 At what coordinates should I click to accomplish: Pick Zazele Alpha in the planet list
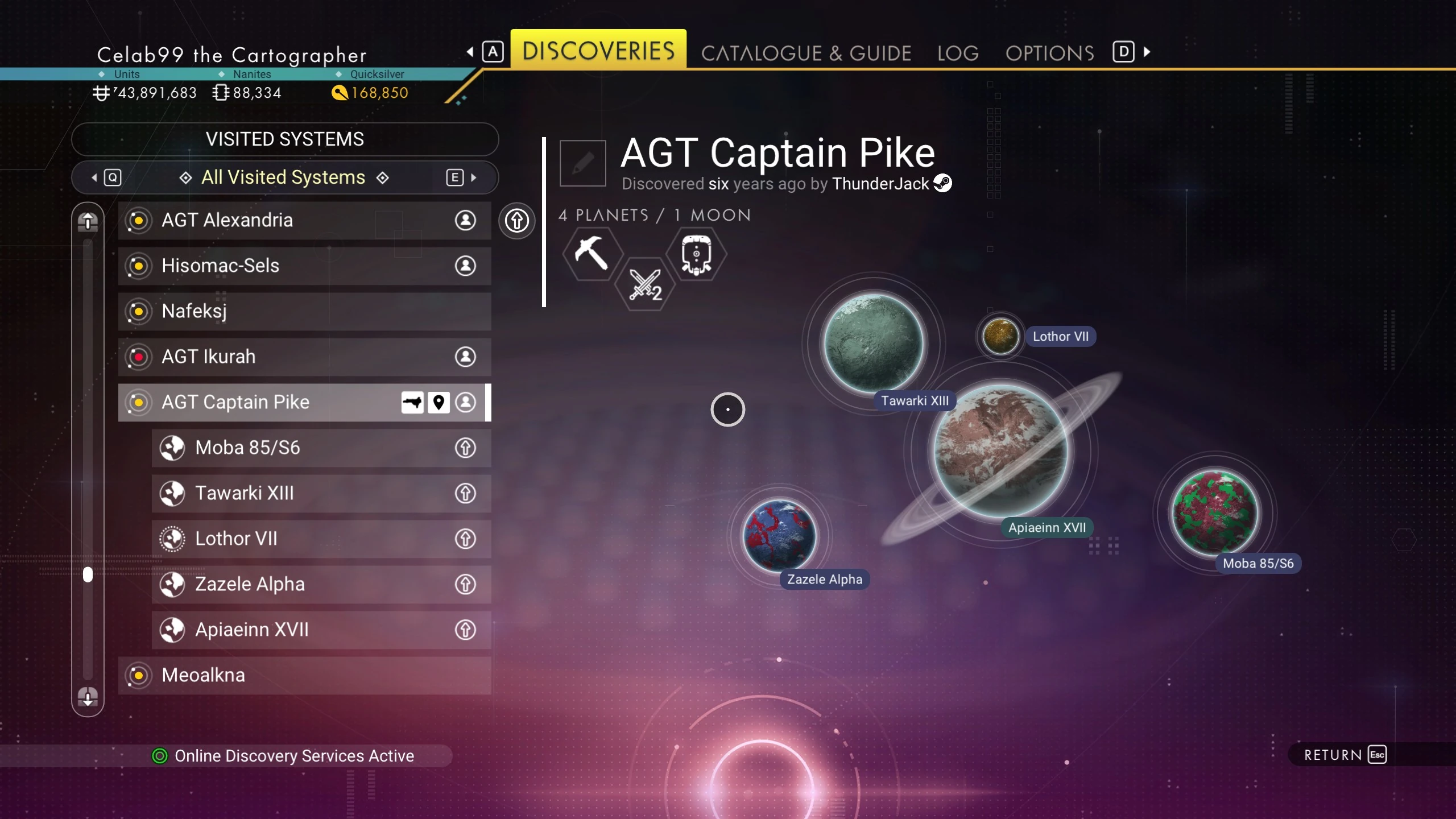321,584
